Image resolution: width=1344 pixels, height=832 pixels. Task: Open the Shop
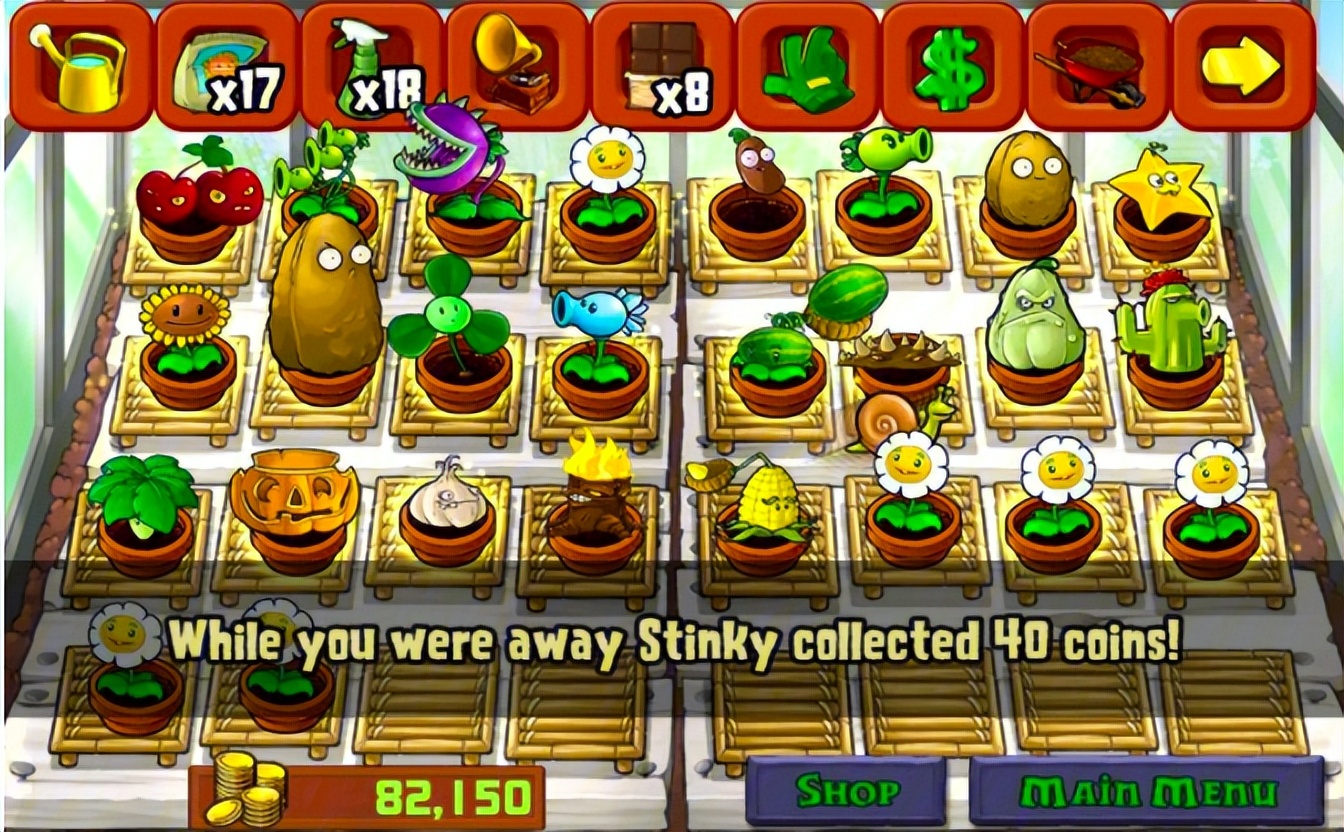pyautogui.click(x=846, y=791)
